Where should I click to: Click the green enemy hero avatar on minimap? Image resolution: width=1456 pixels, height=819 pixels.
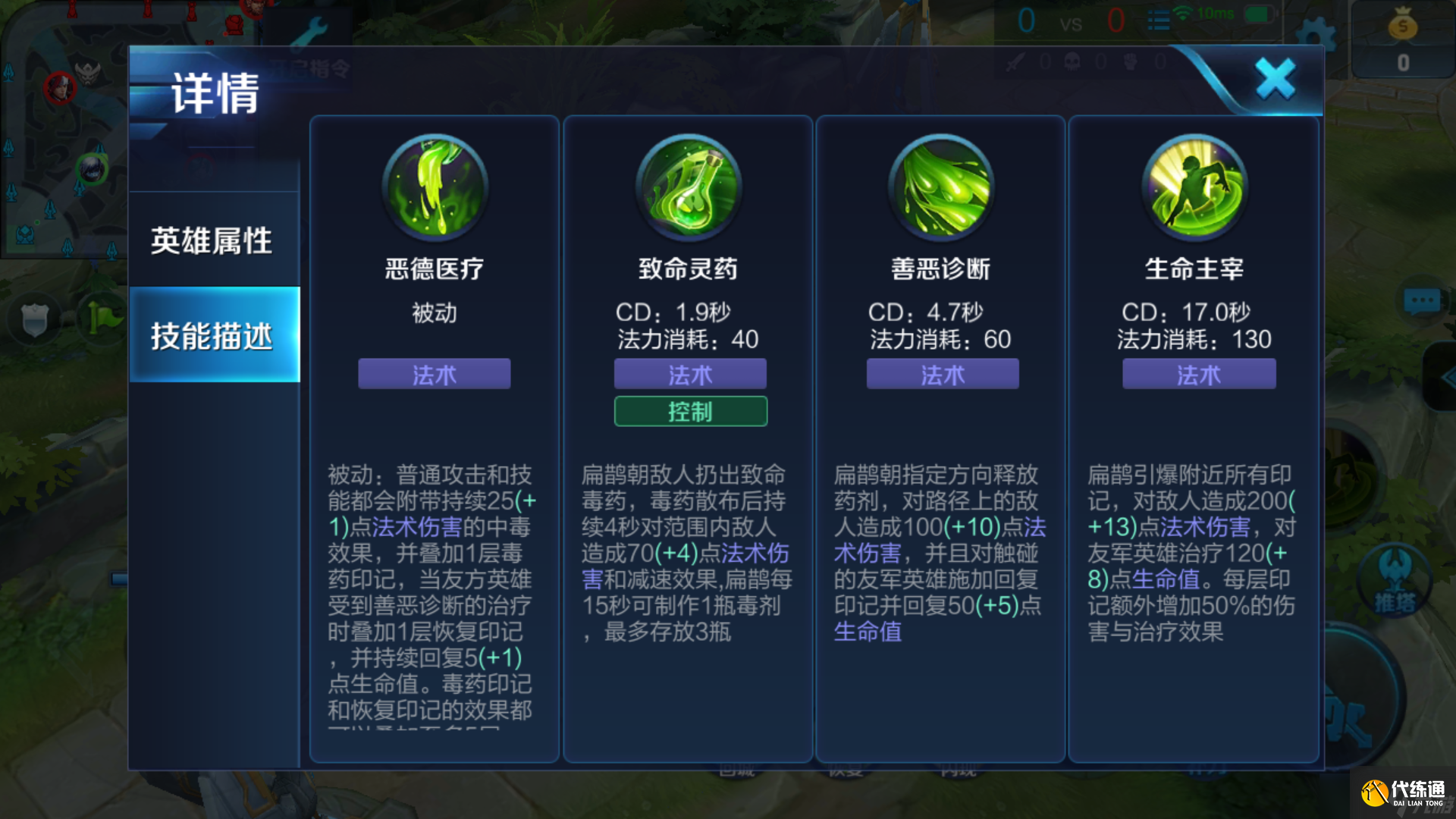91,170
